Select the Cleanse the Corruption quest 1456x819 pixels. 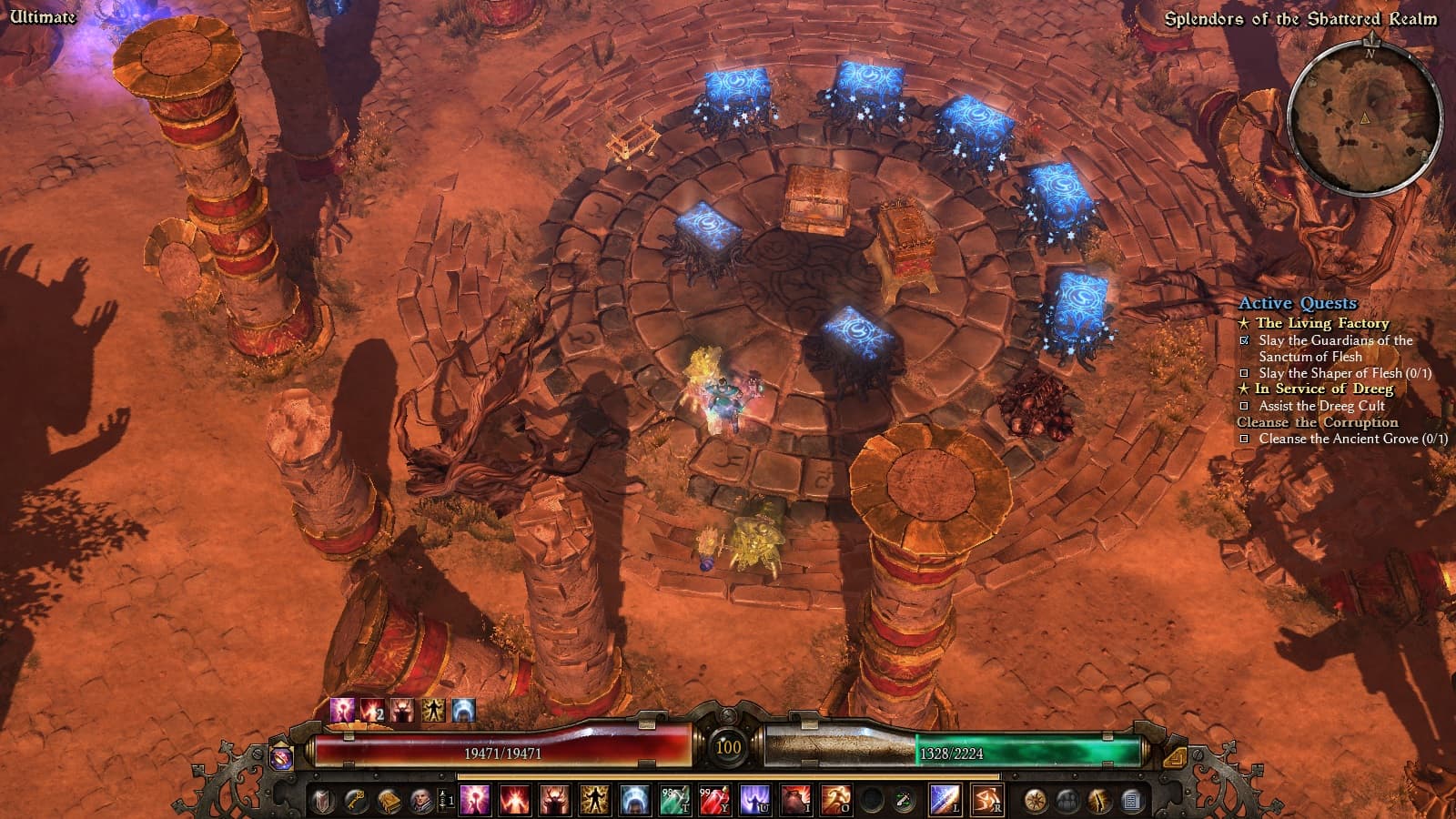click(1317, 422)
